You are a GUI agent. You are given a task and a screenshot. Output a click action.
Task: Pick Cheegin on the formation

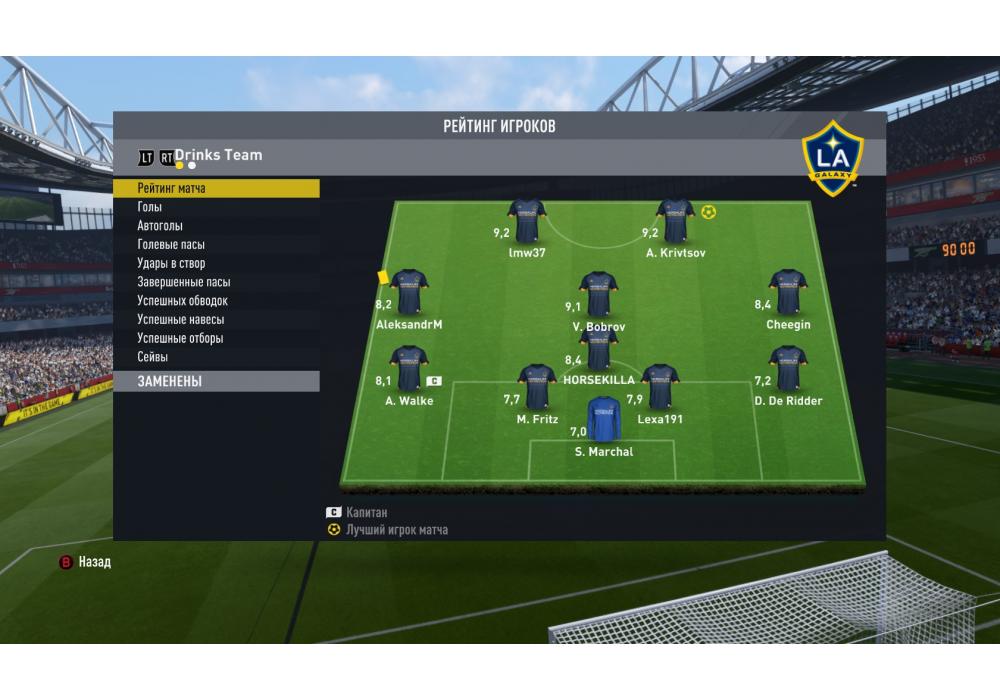pos(787,291)
